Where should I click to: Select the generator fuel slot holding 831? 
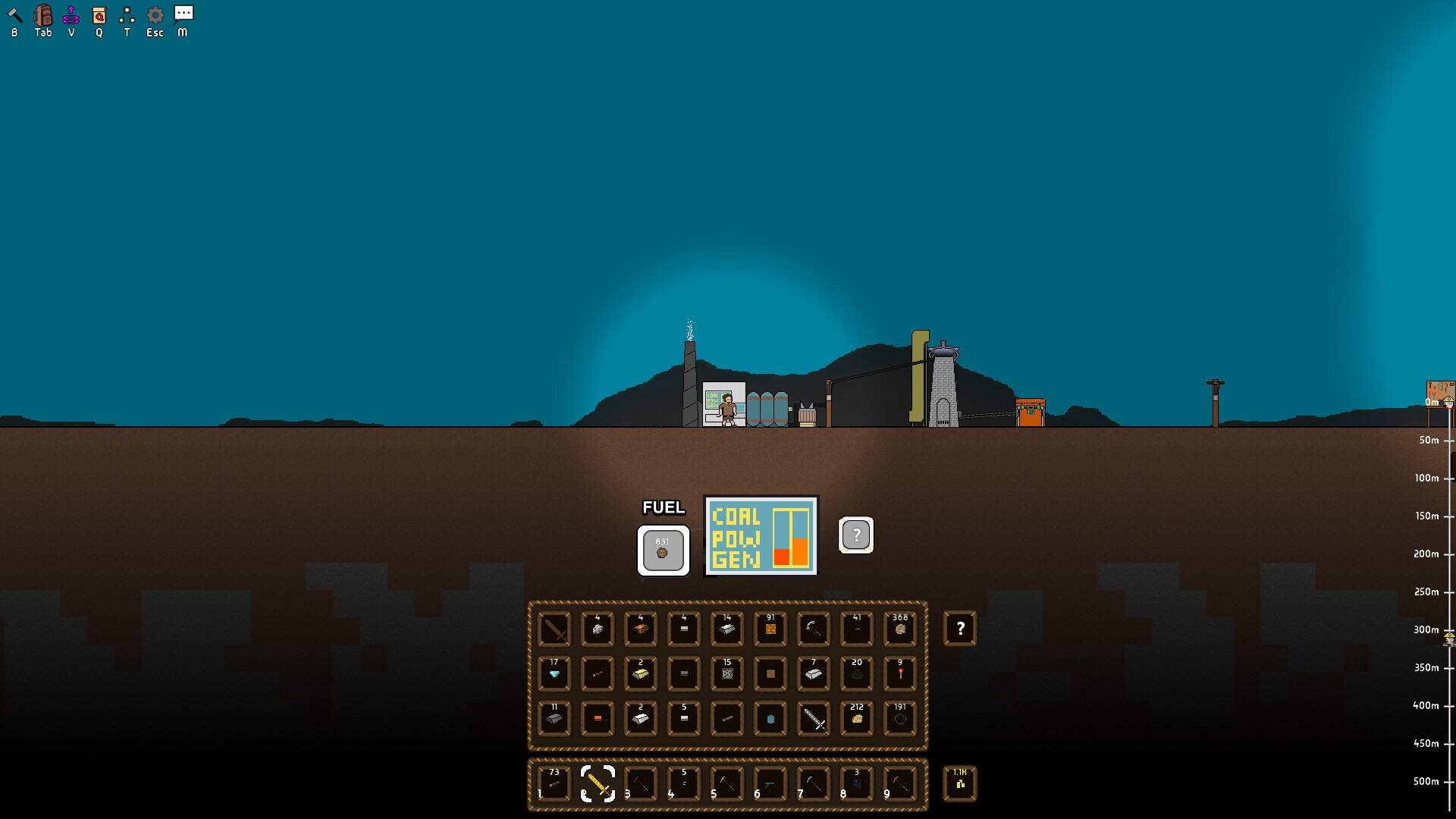click(x=663, y=550)
